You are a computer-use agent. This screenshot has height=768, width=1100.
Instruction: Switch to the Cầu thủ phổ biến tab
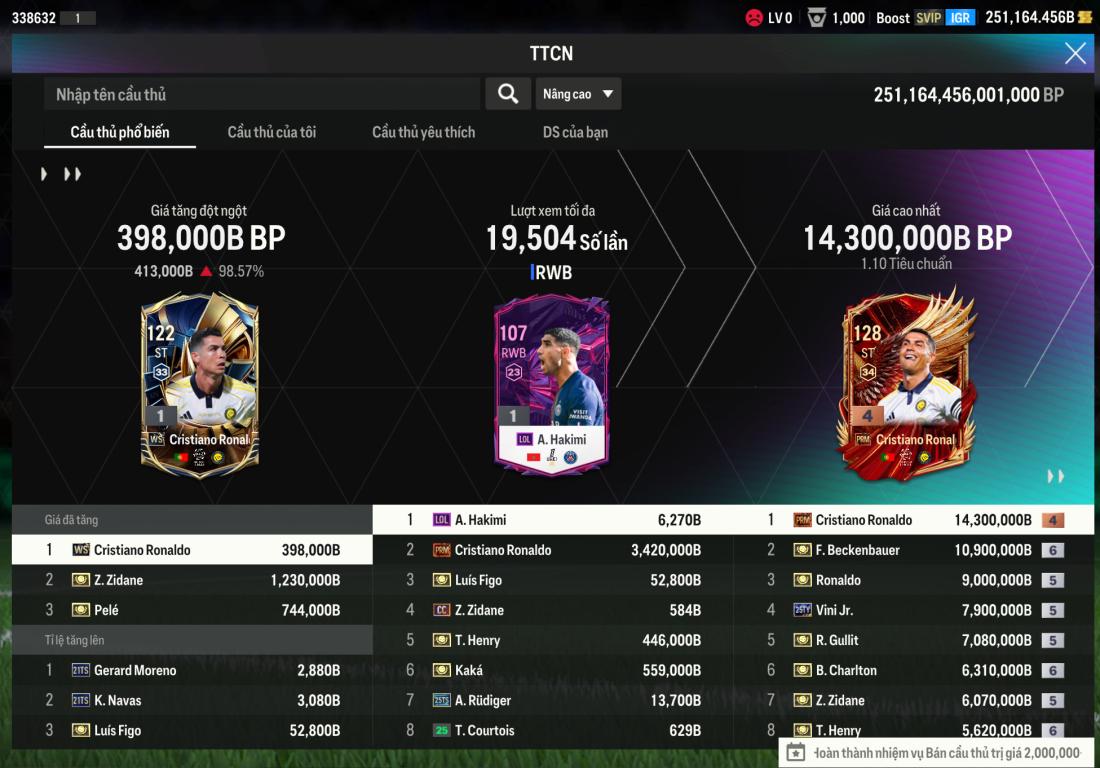pos(120,132)
